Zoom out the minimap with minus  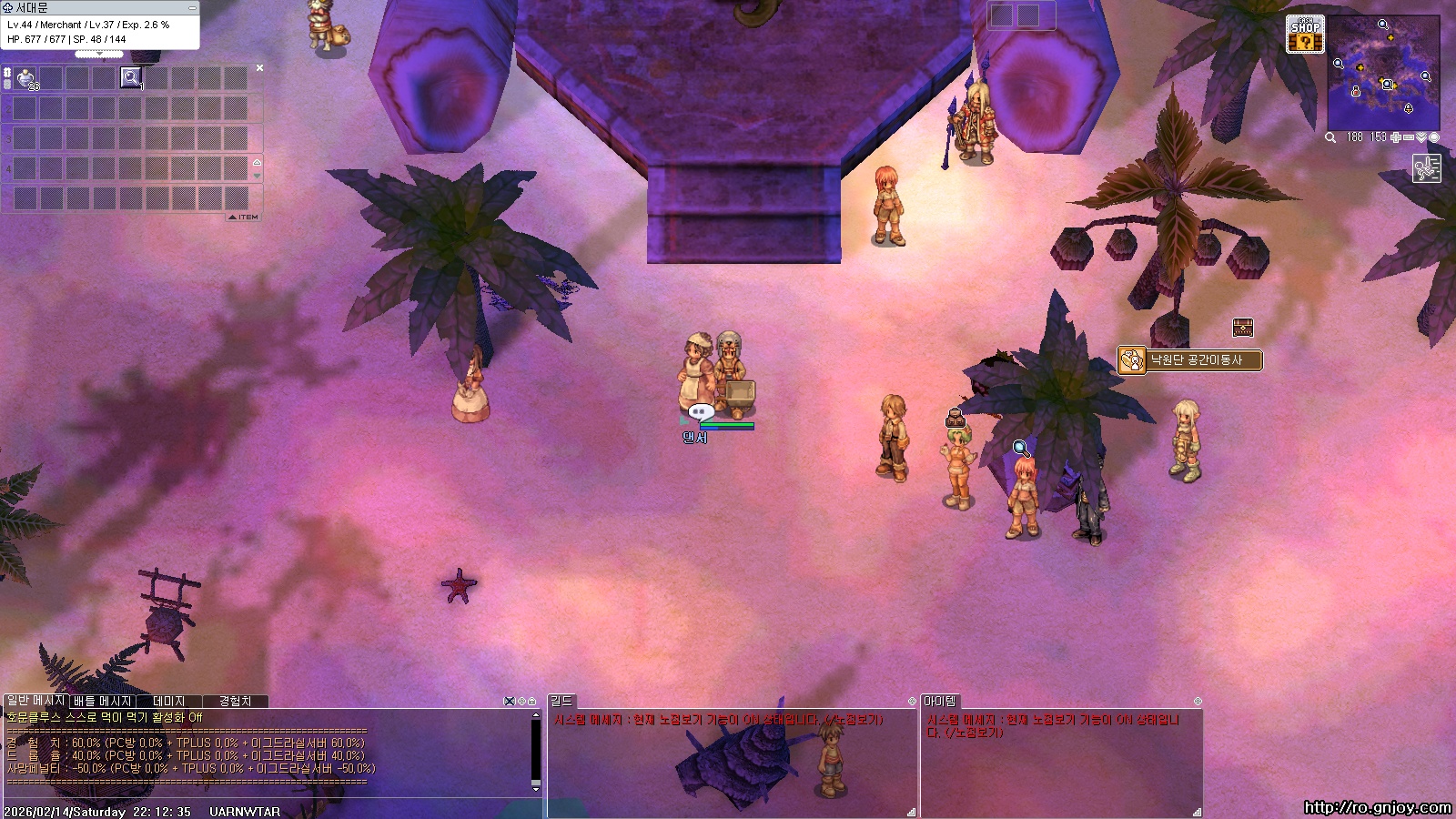[1408, 137]
